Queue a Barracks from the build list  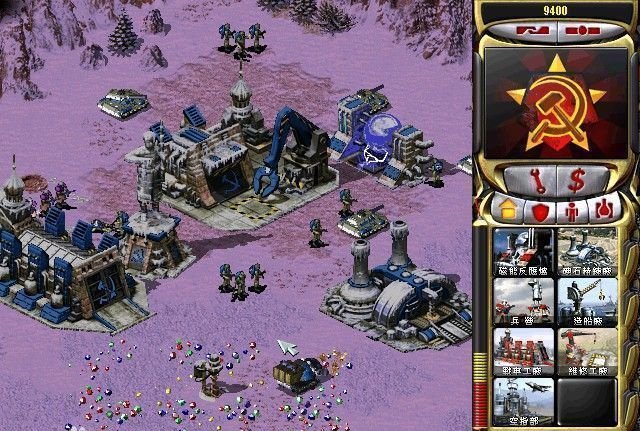[x=523, y=301]
